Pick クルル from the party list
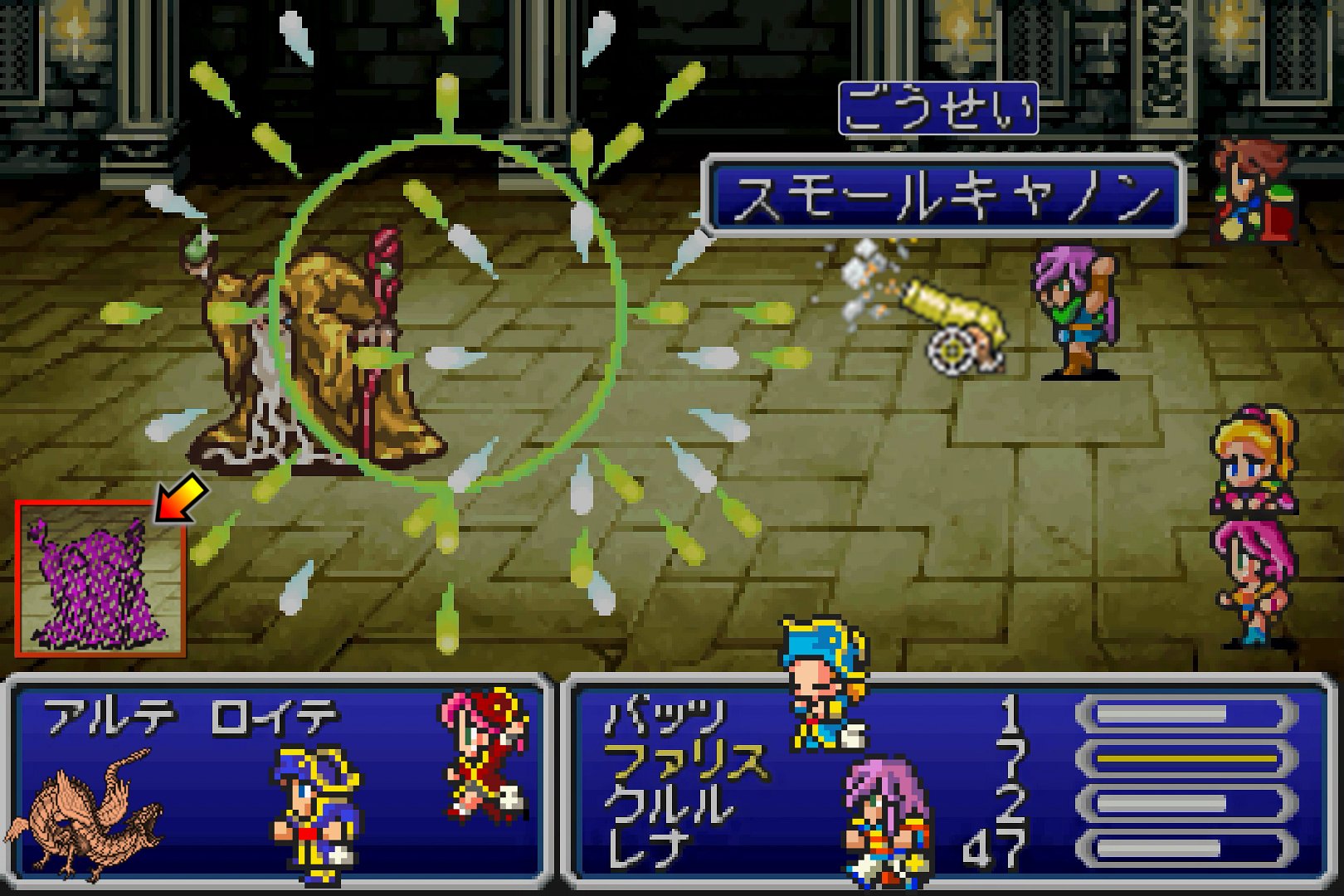1344x896 pixels. 668,804
